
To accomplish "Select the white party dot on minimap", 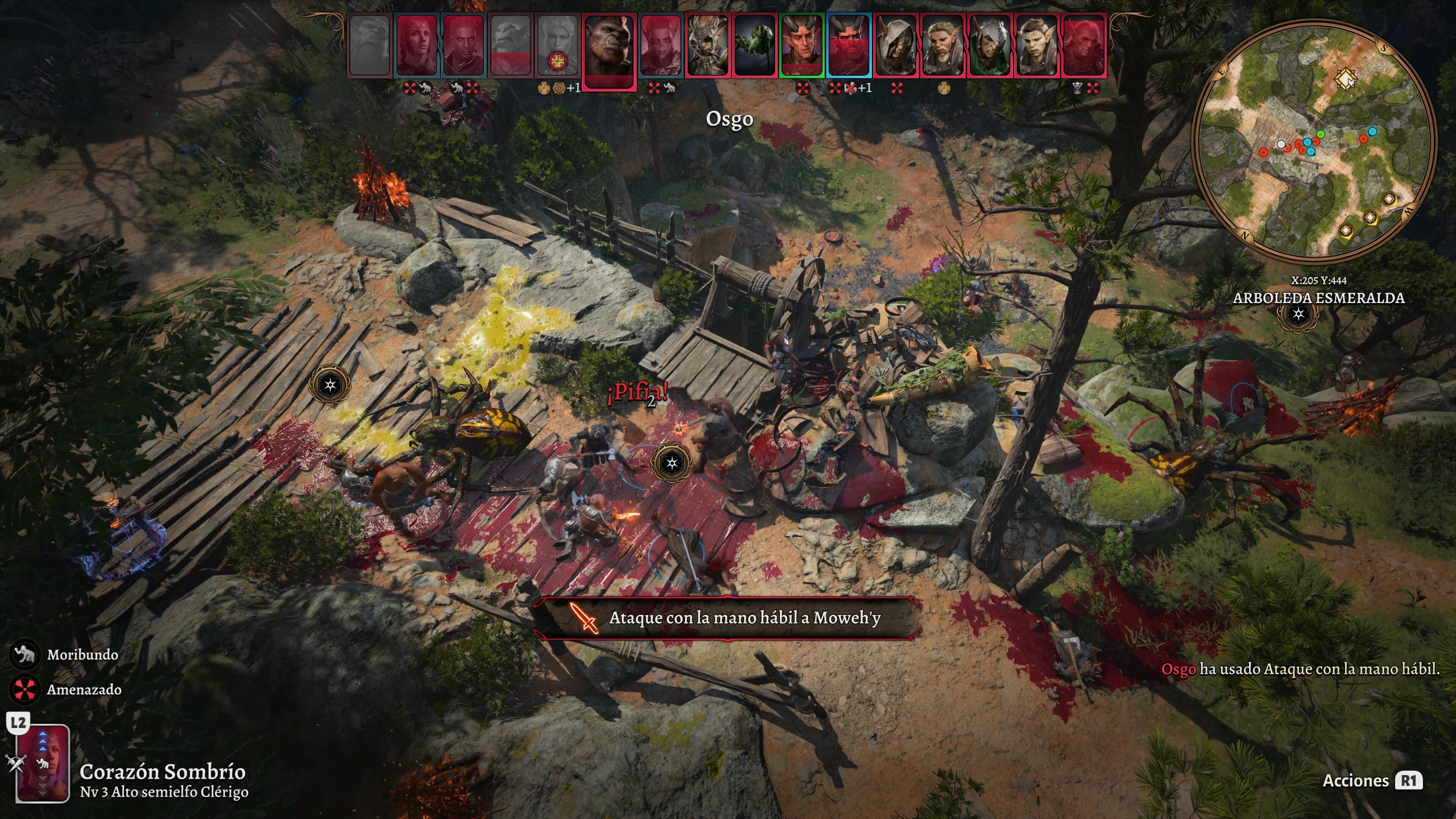I will (x=1281, y=144).
